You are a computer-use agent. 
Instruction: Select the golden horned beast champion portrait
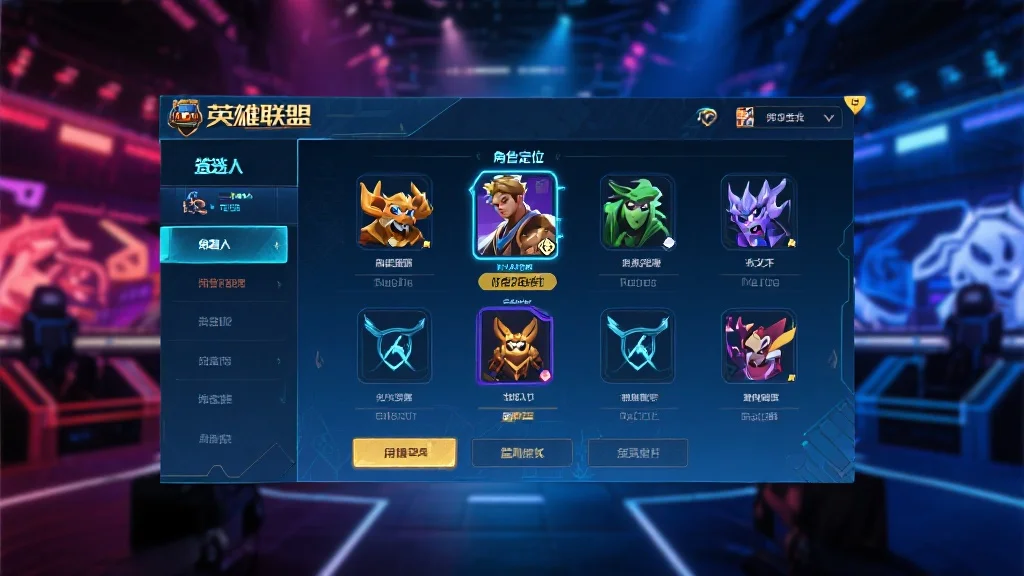pos(394,212)
